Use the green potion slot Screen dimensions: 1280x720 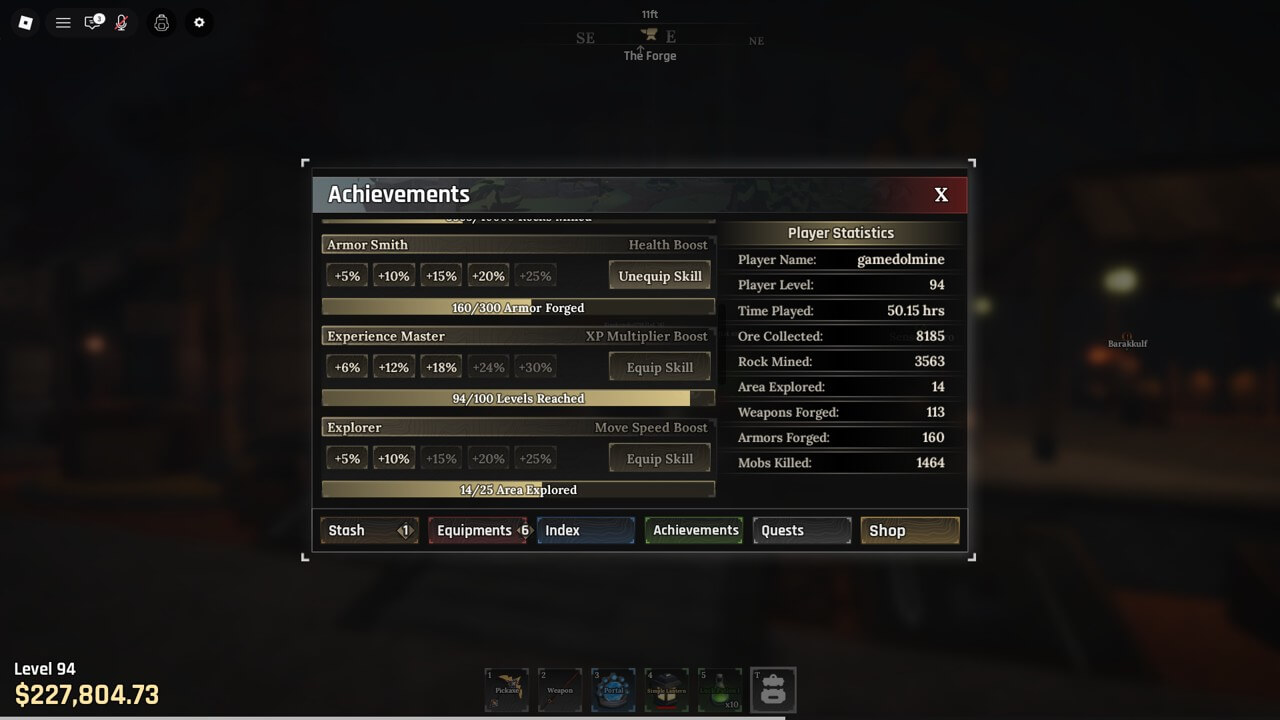[719, 690]
